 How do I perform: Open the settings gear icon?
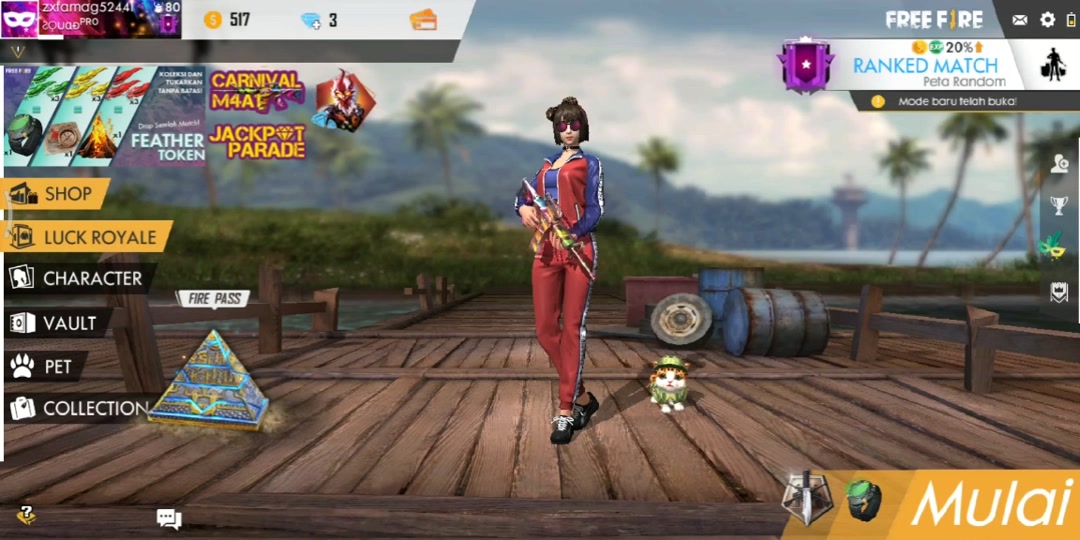pos(1048,20)
